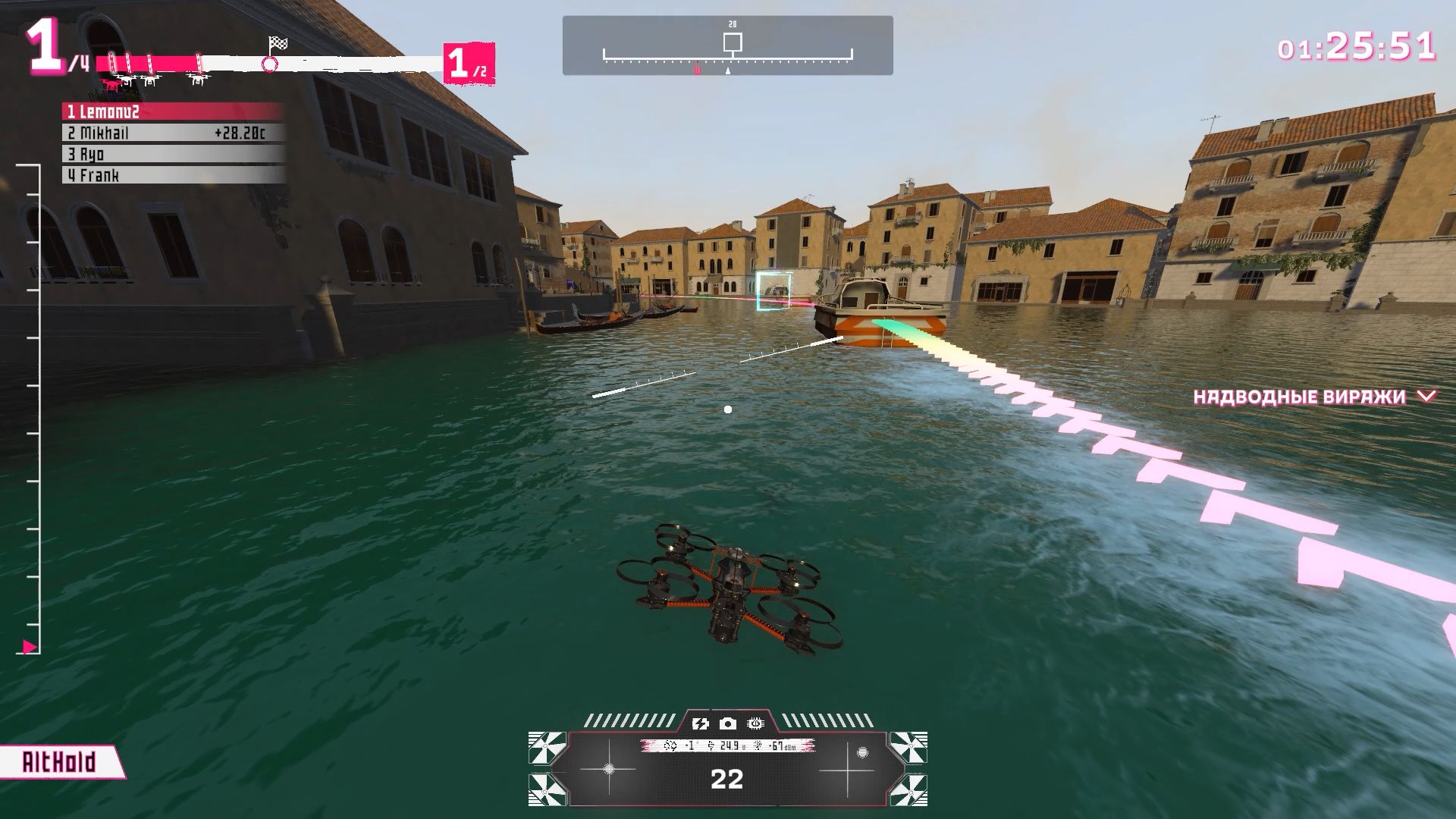Click the processor chip icon

755,724
